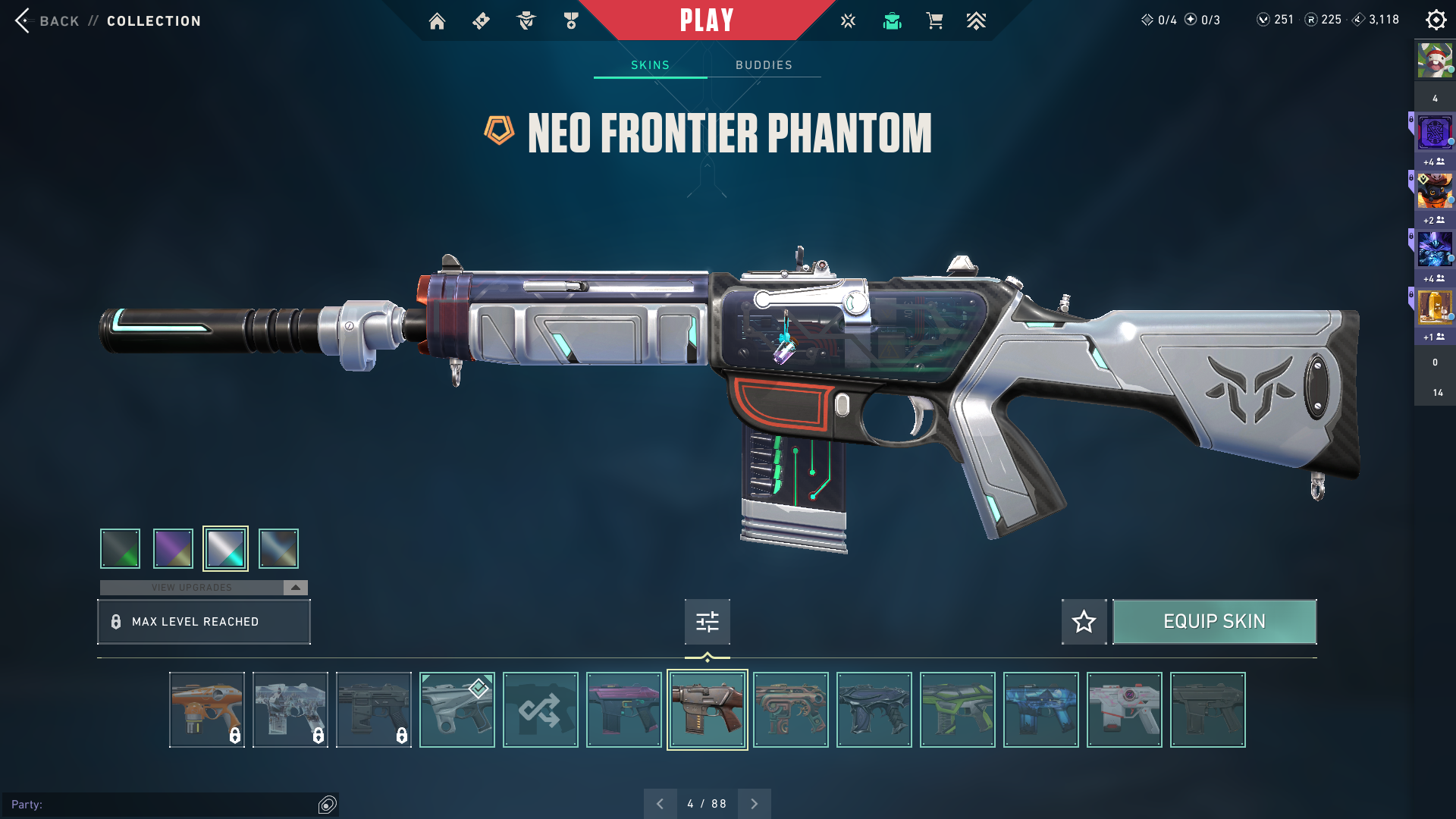Choose the purple and gold color variant
This screenshot has height=819, width=1456.
(173, 548)
